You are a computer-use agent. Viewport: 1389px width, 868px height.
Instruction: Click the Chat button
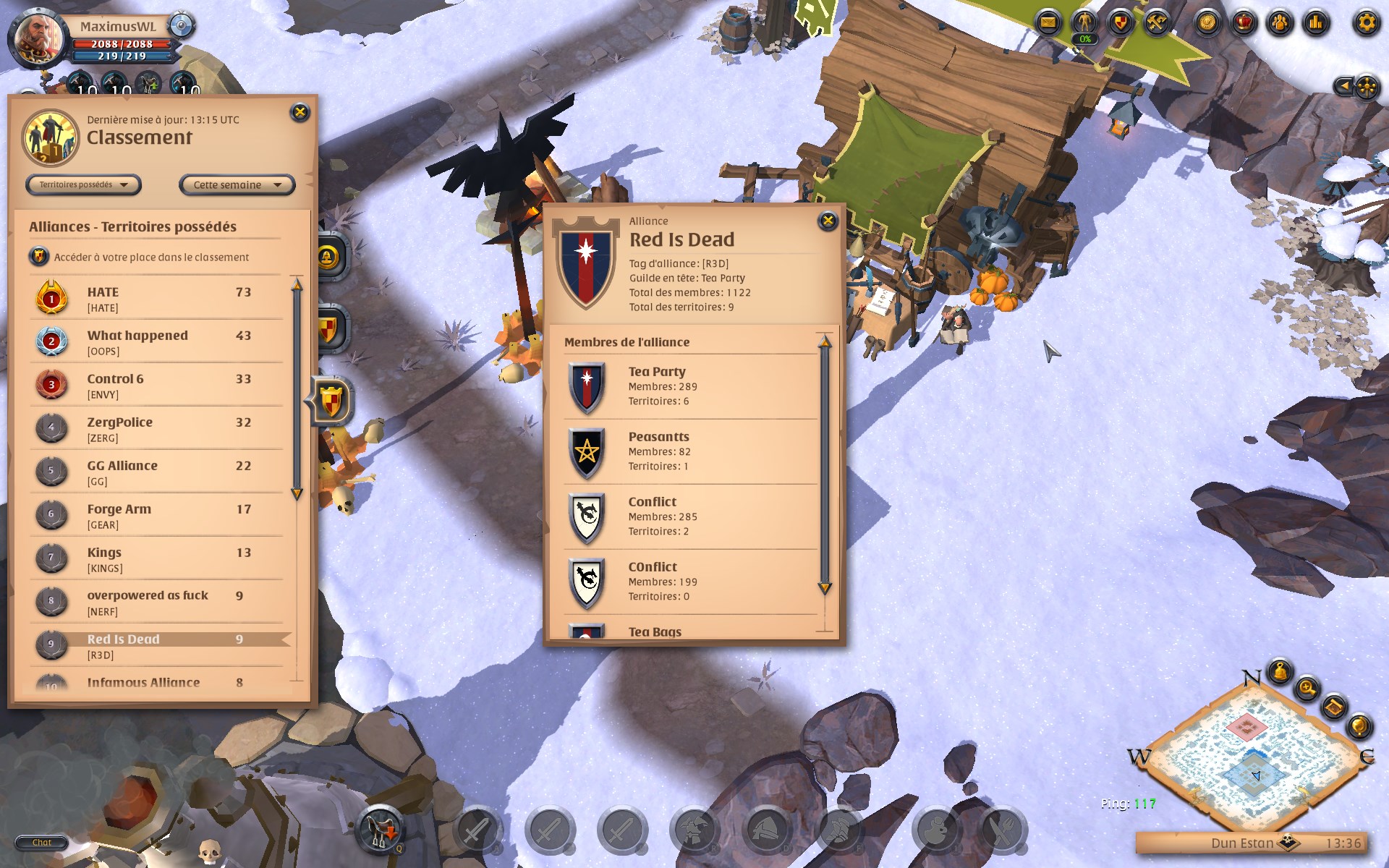[41, 842]
